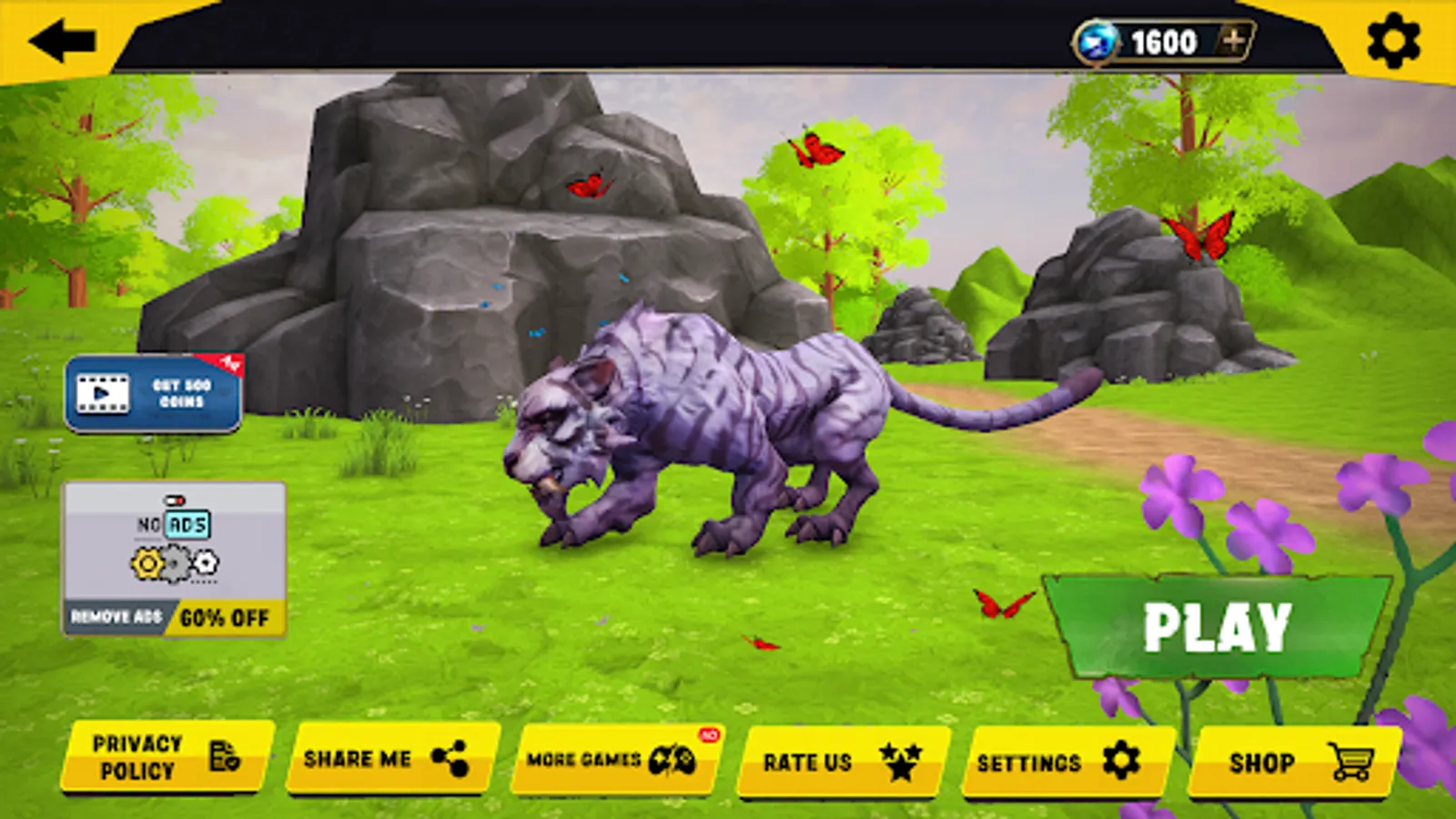Tap the shopping cart icon on the Shop button

[x=1351, y=762]
